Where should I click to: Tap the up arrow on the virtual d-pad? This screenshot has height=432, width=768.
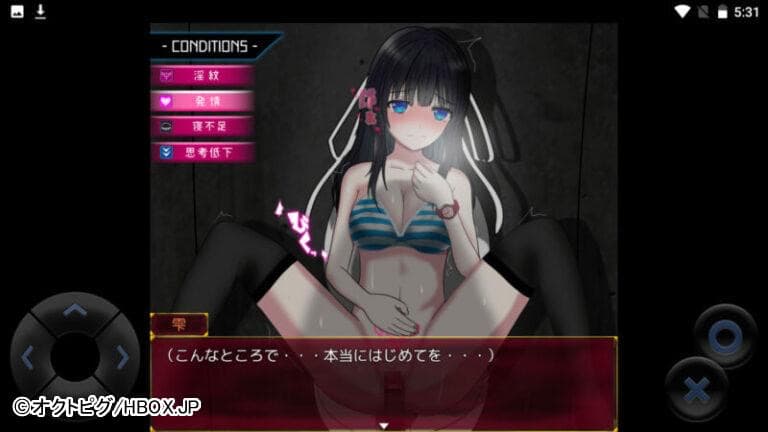point(75,312)
